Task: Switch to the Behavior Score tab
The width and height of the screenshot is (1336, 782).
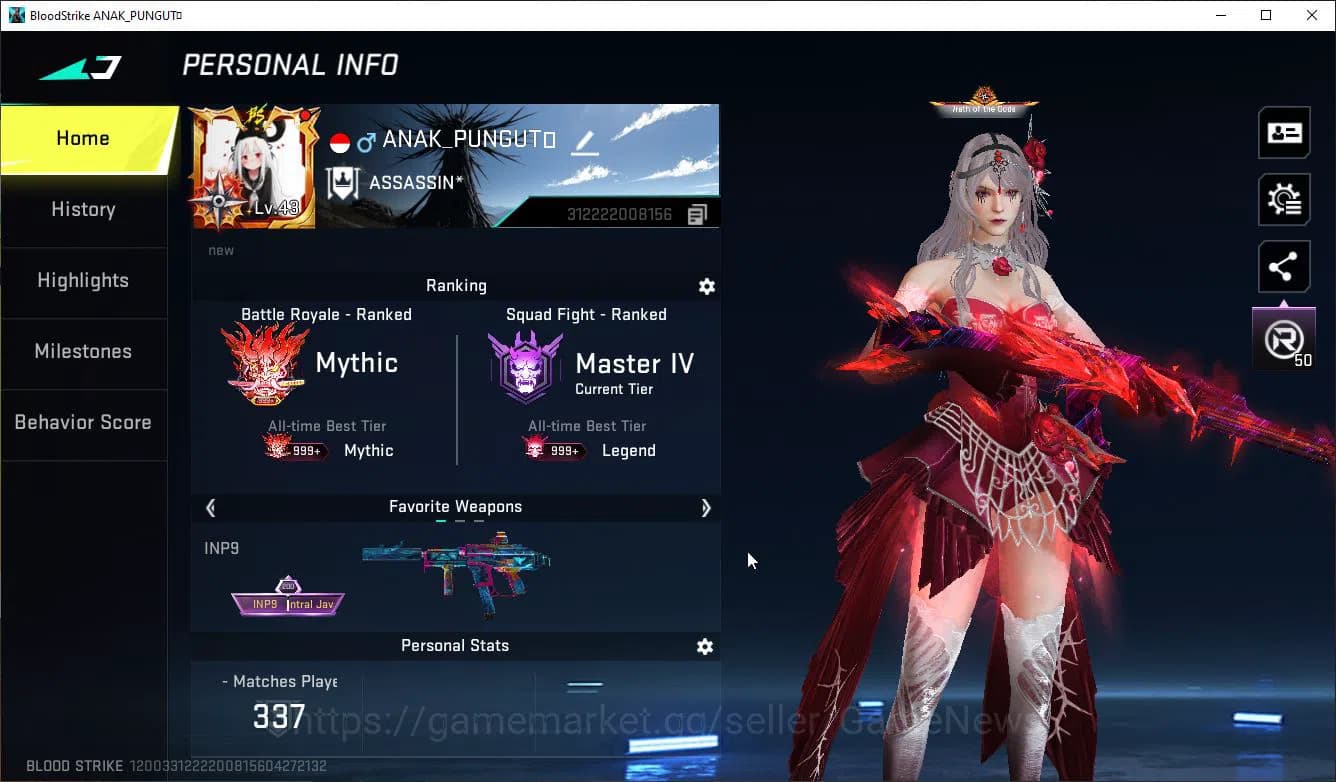Action: [83, 422]
